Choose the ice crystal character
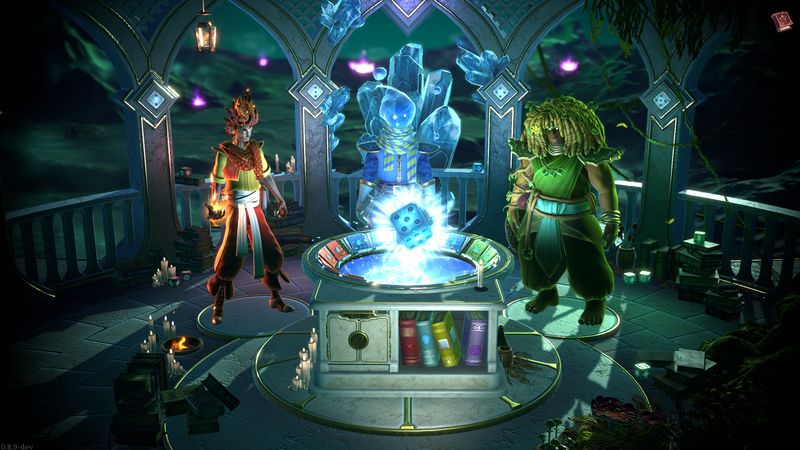Viewport: 800px width, 450px height. pyautogui.click(x=400, y=130)
